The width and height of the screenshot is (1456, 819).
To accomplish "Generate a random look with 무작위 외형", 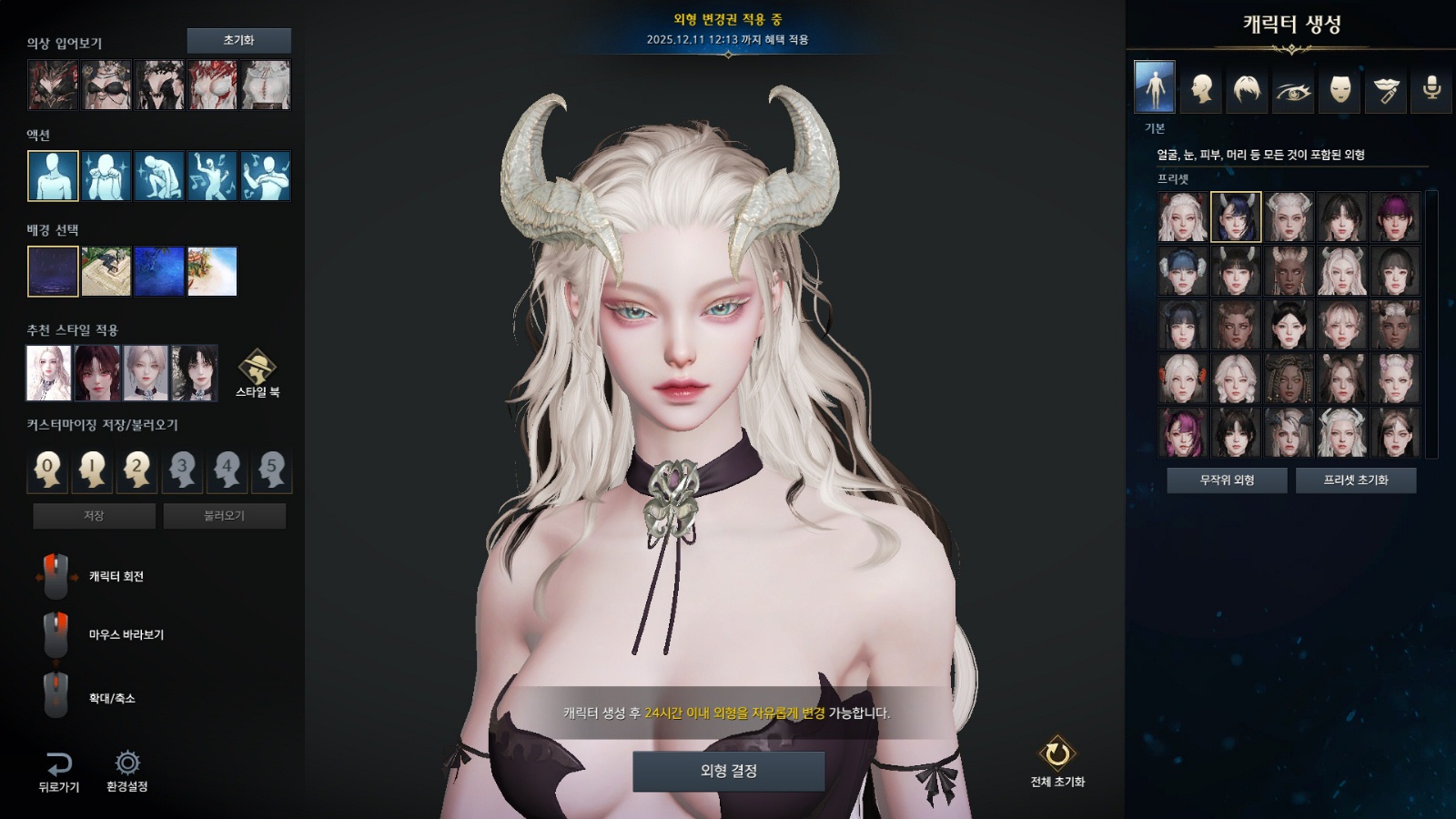I will tap(1227, 480).
